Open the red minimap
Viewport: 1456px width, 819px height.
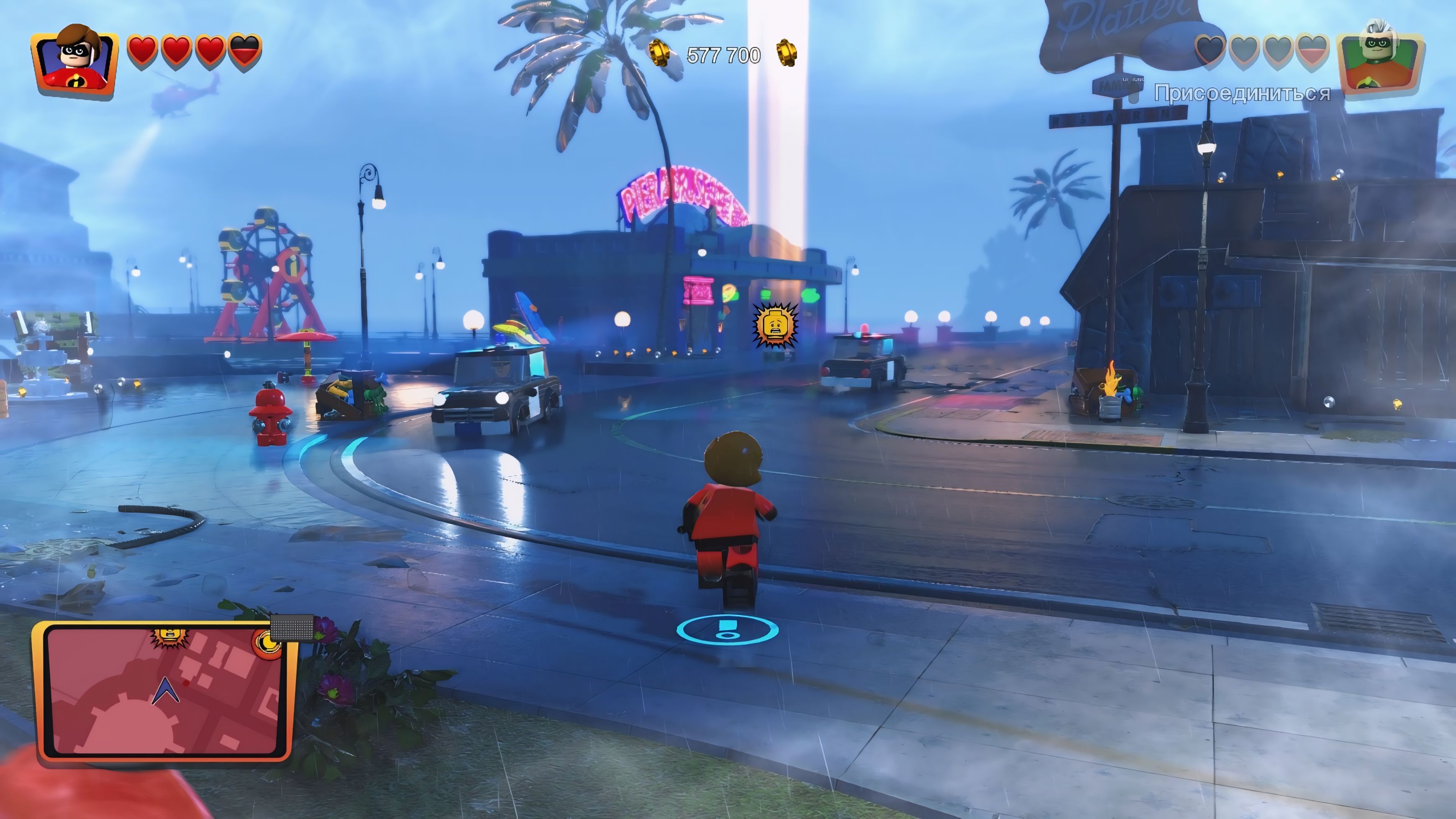point(164,692)
